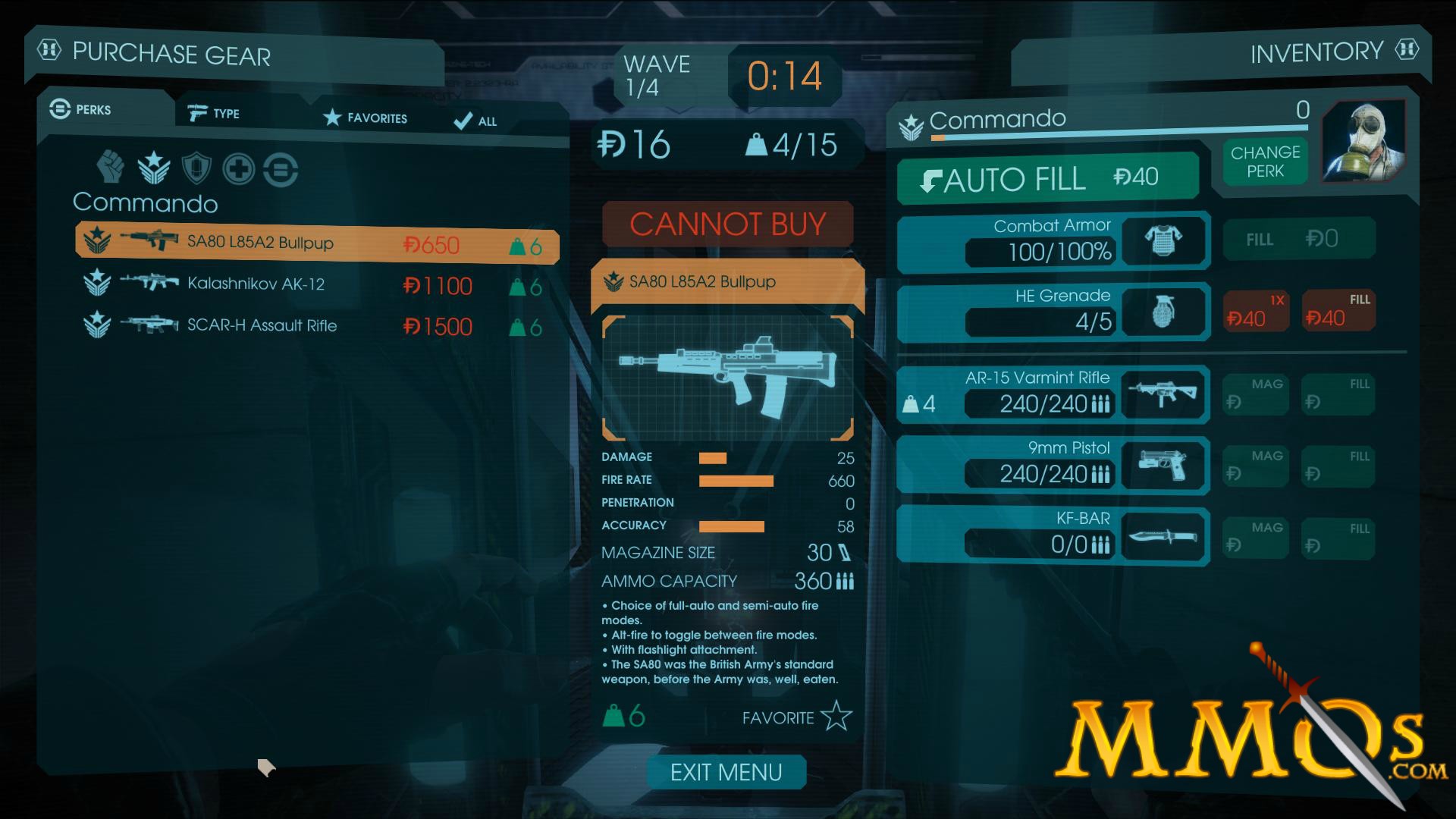The height and width of the screenshot is (819, 1456).
Task: Choose the Kalashnikov AK-12 listing
Action: click(317, 284)
